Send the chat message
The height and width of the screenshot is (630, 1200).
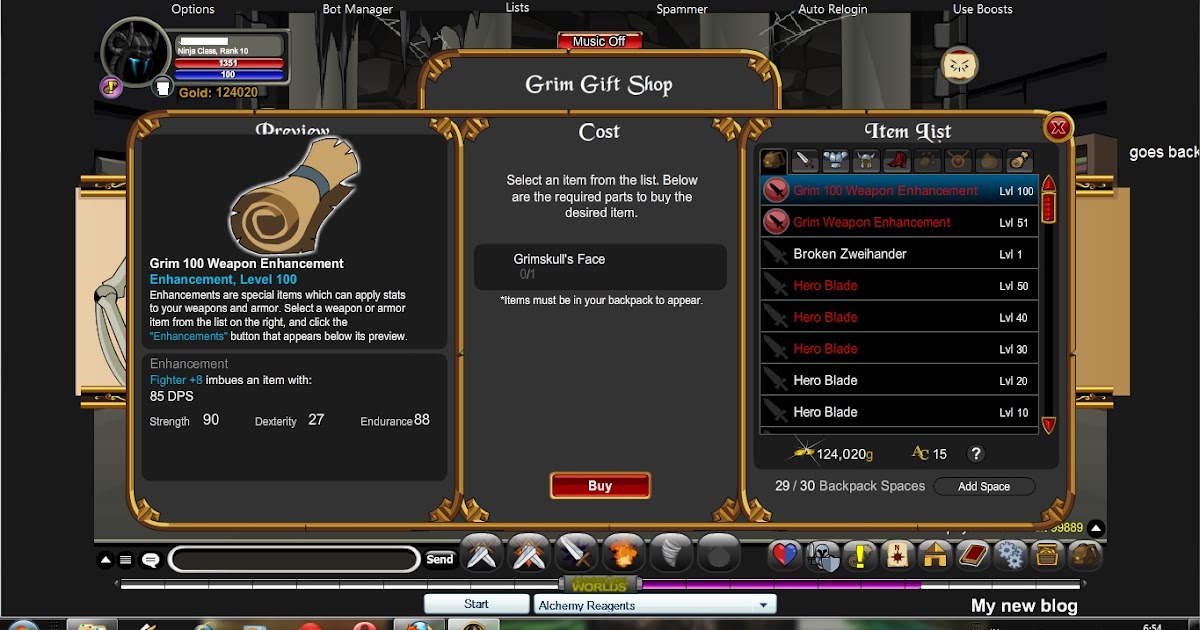[x=440, y=560]
